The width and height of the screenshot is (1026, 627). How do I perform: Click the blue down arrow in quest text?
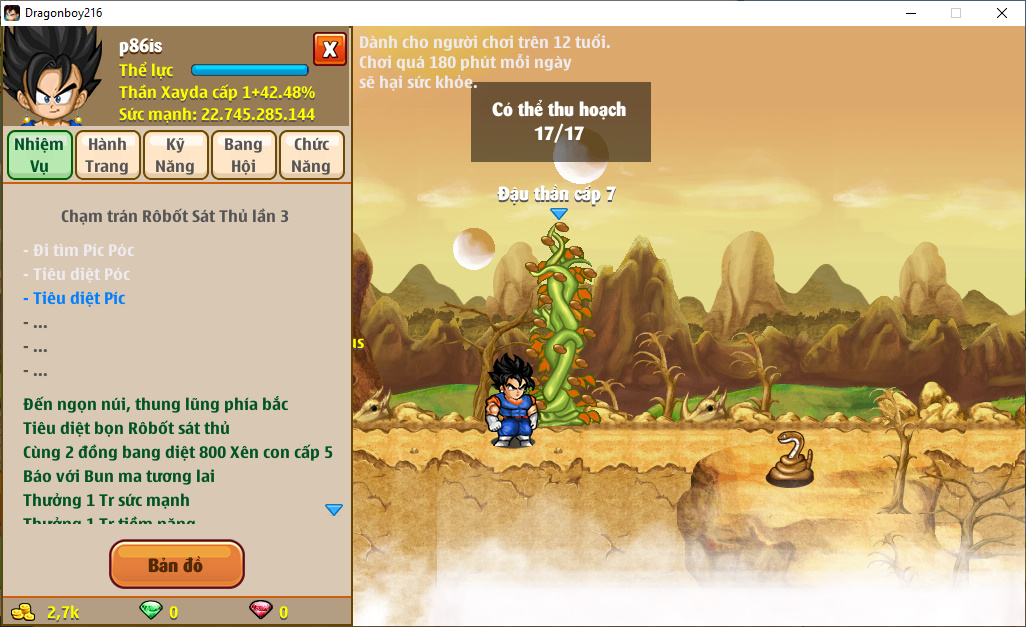point(334,510)
